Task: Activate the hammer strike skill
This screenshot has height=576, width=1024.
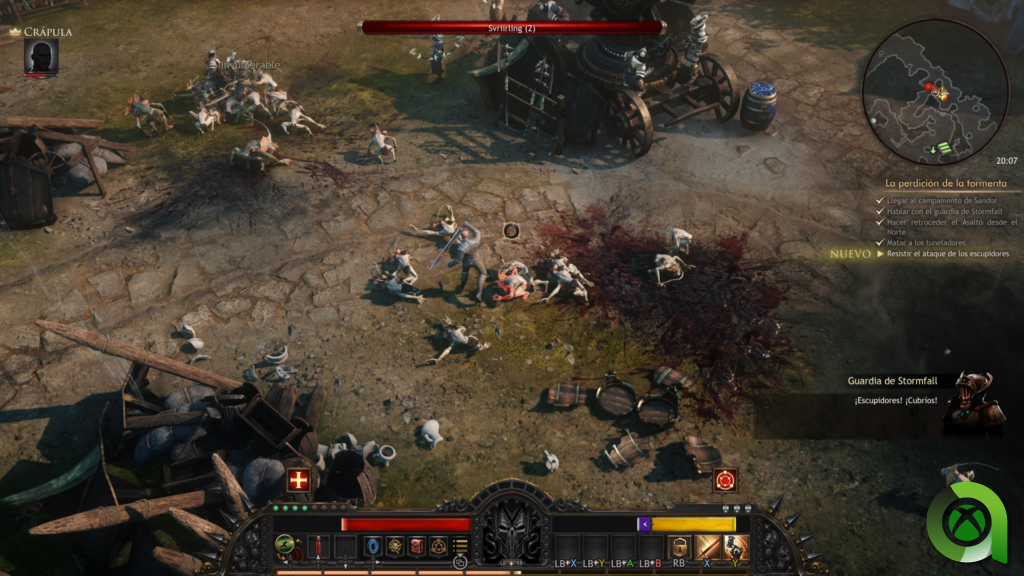Action: (x=736, y=546)
